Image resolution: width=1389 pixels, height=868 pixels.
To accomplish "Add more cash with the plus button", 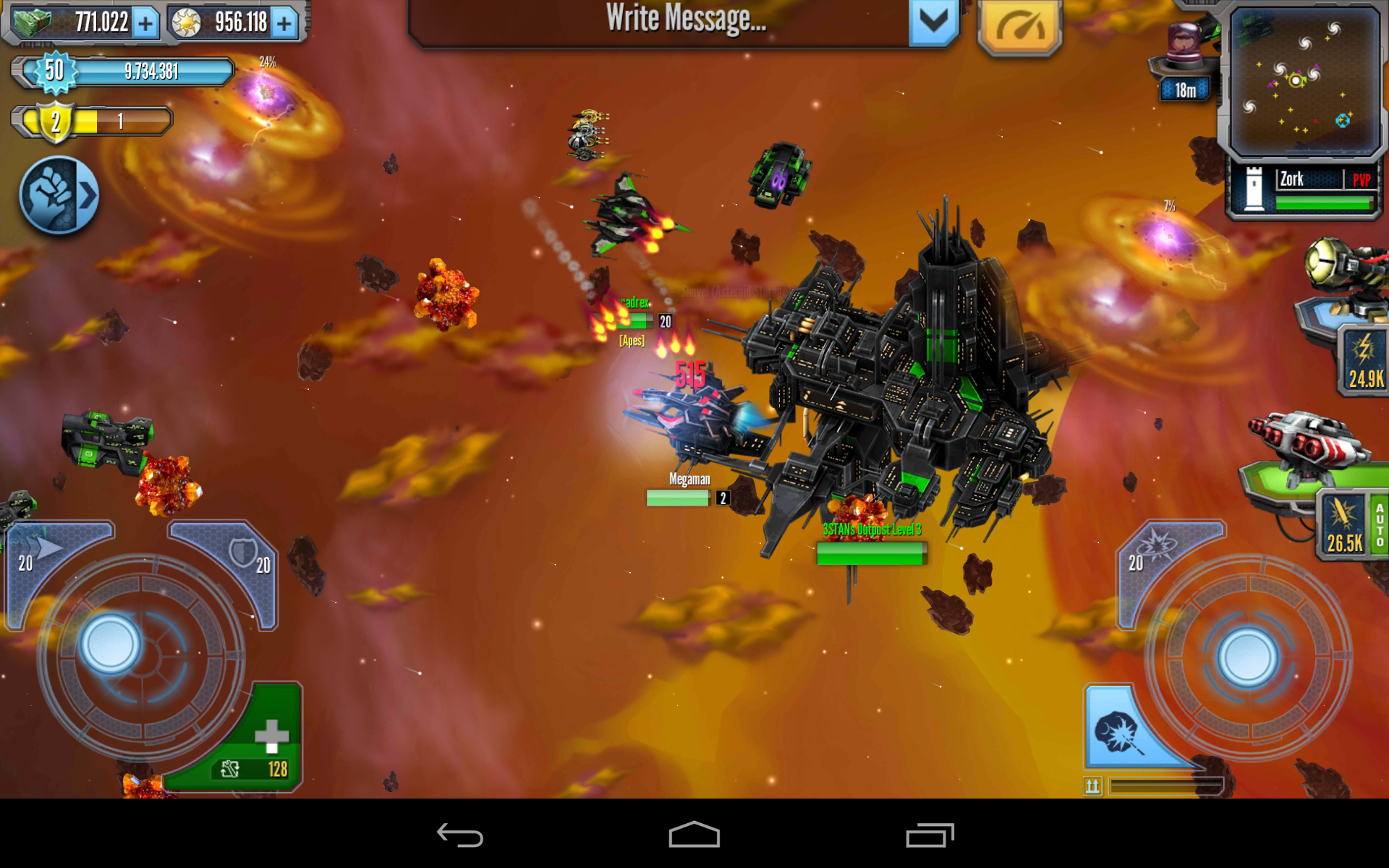I will (x=145, y=23).
